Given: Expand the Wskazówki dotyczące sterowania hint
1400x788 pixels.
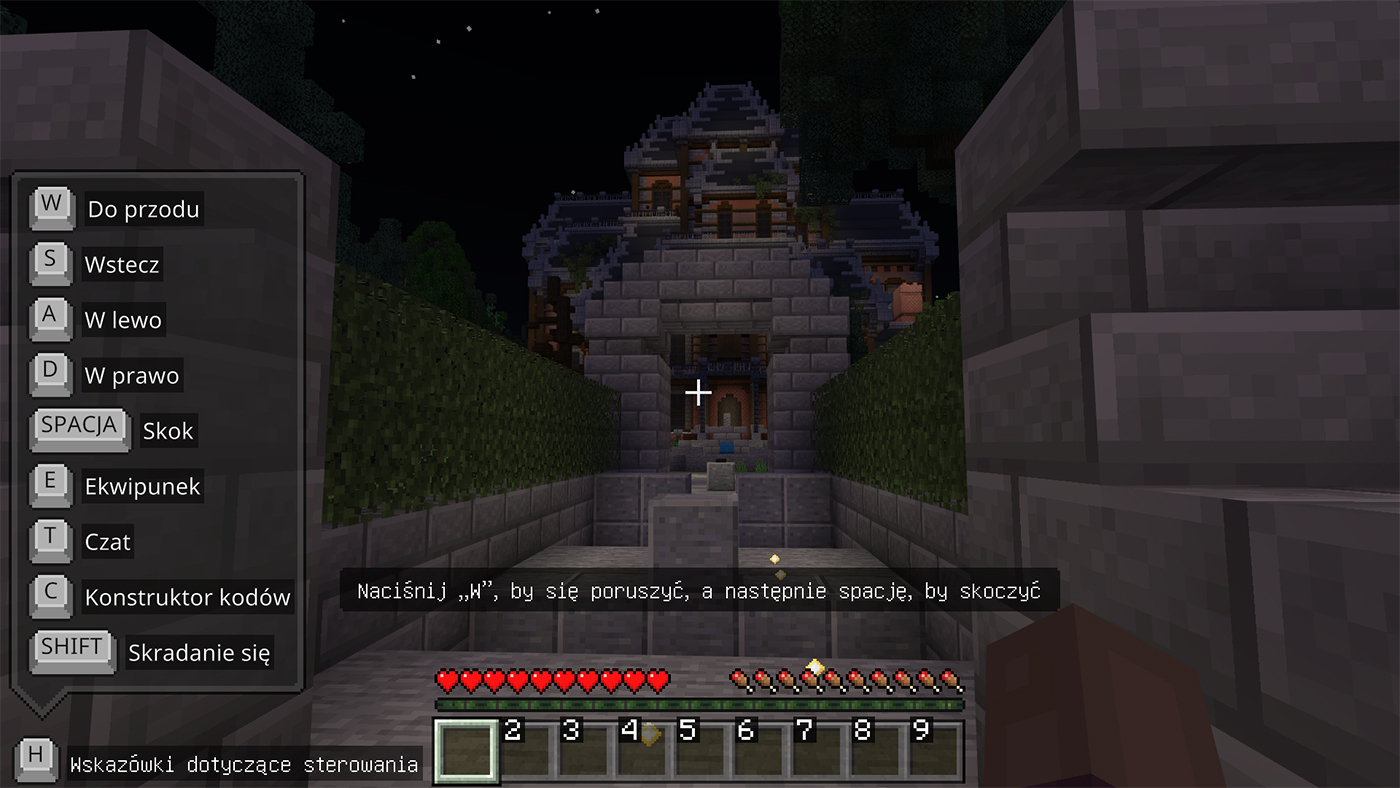Looking at the screenshot, I should [244, 763].
